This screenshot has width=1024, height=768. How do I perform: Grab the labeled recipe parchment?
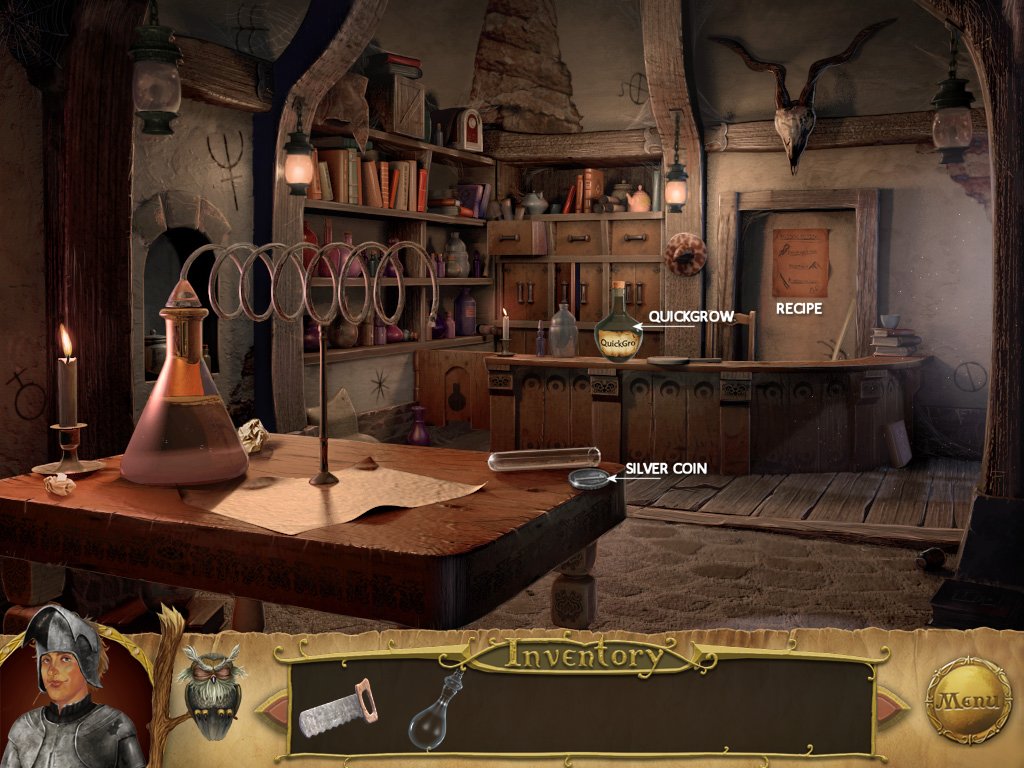799,262
